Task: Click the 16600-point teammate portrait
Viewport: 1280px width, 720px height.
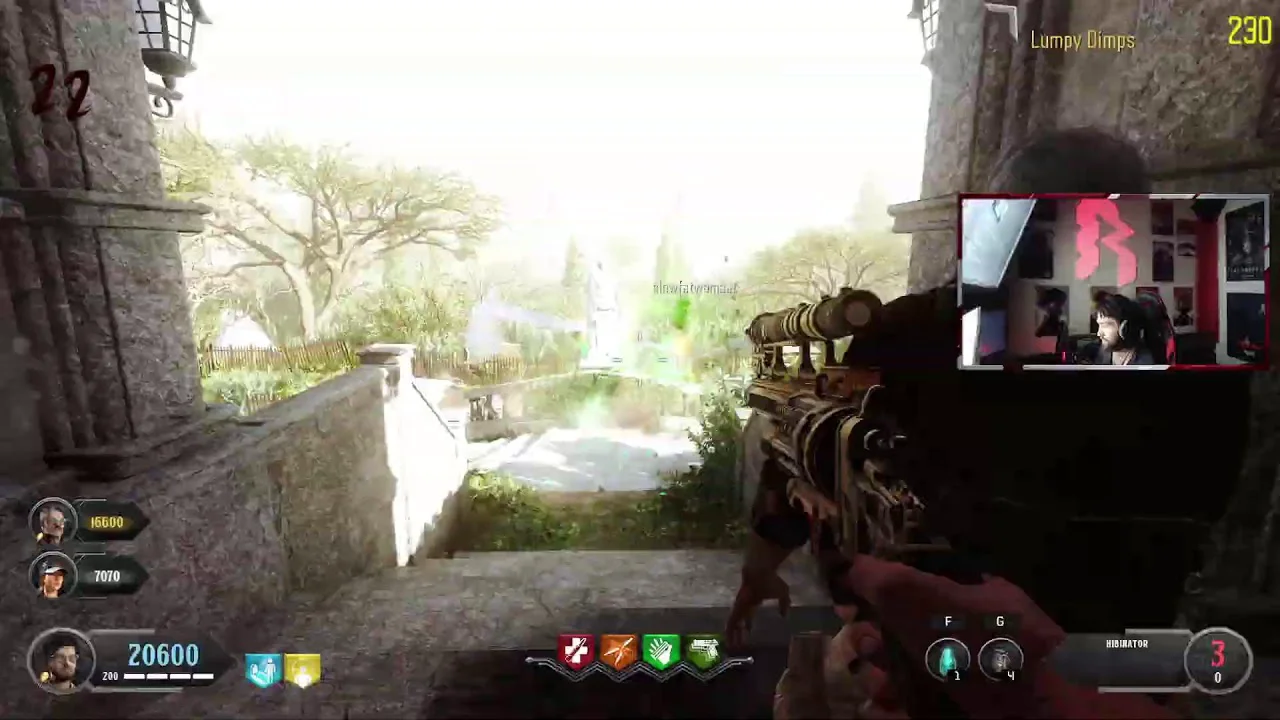Action: point(53,521)
